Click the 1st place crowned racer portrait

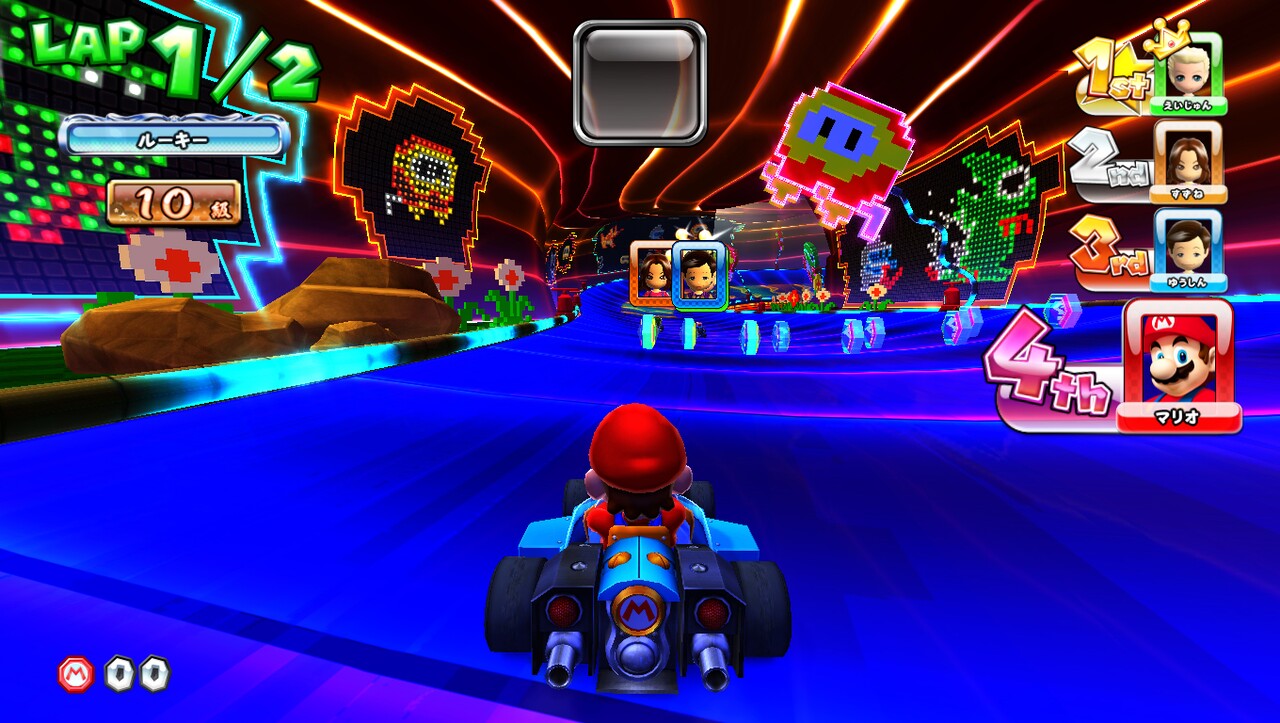1189,70
